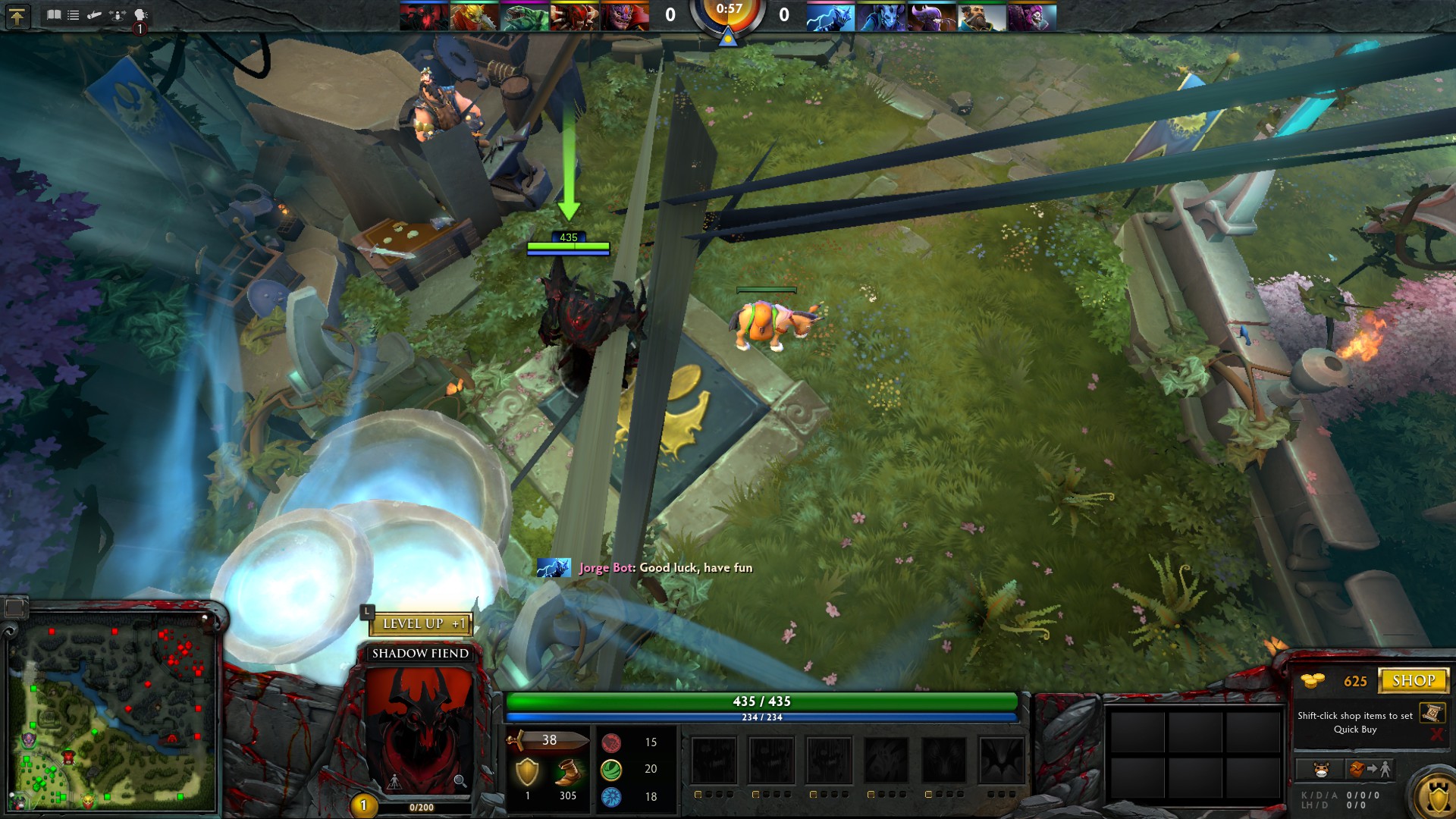Open the chat head icon with notification
This screenshot has width=1456, height=819.
140,15
